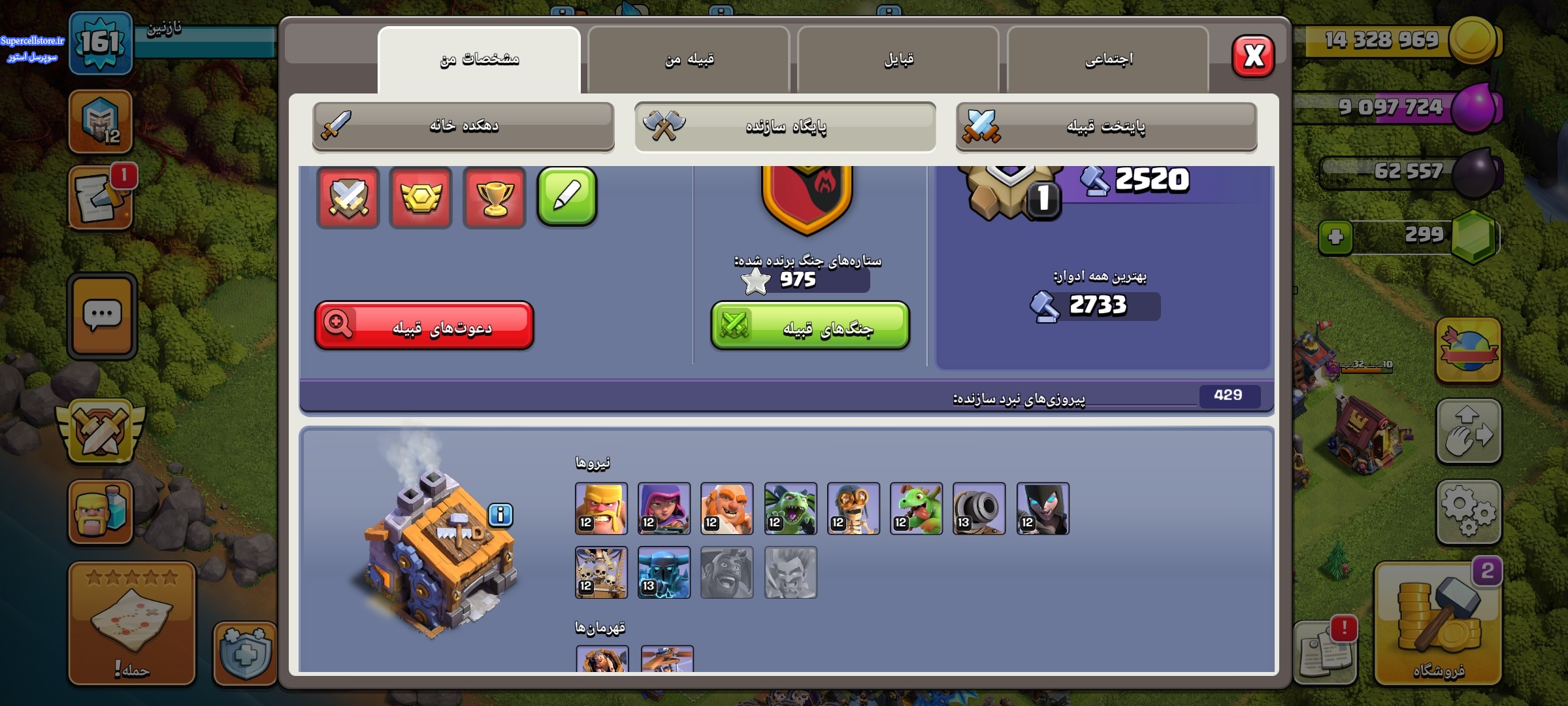The height and width of the screenshot is (706, 1568).
Task: Switch to the قبیله من tab
Action: tap(689, 60)
